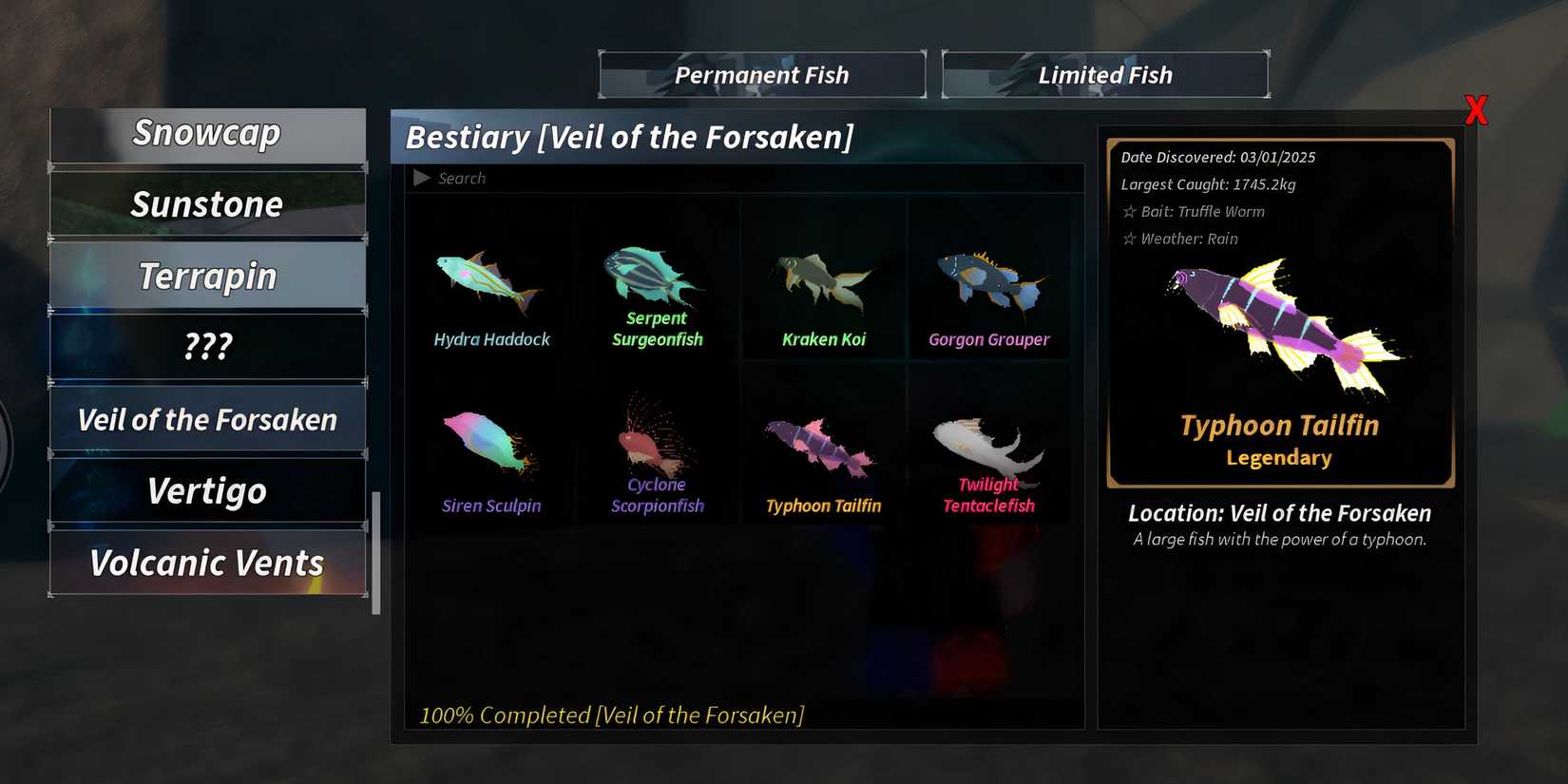Select the Serpent Surgeonfish icon

[656, 276]
